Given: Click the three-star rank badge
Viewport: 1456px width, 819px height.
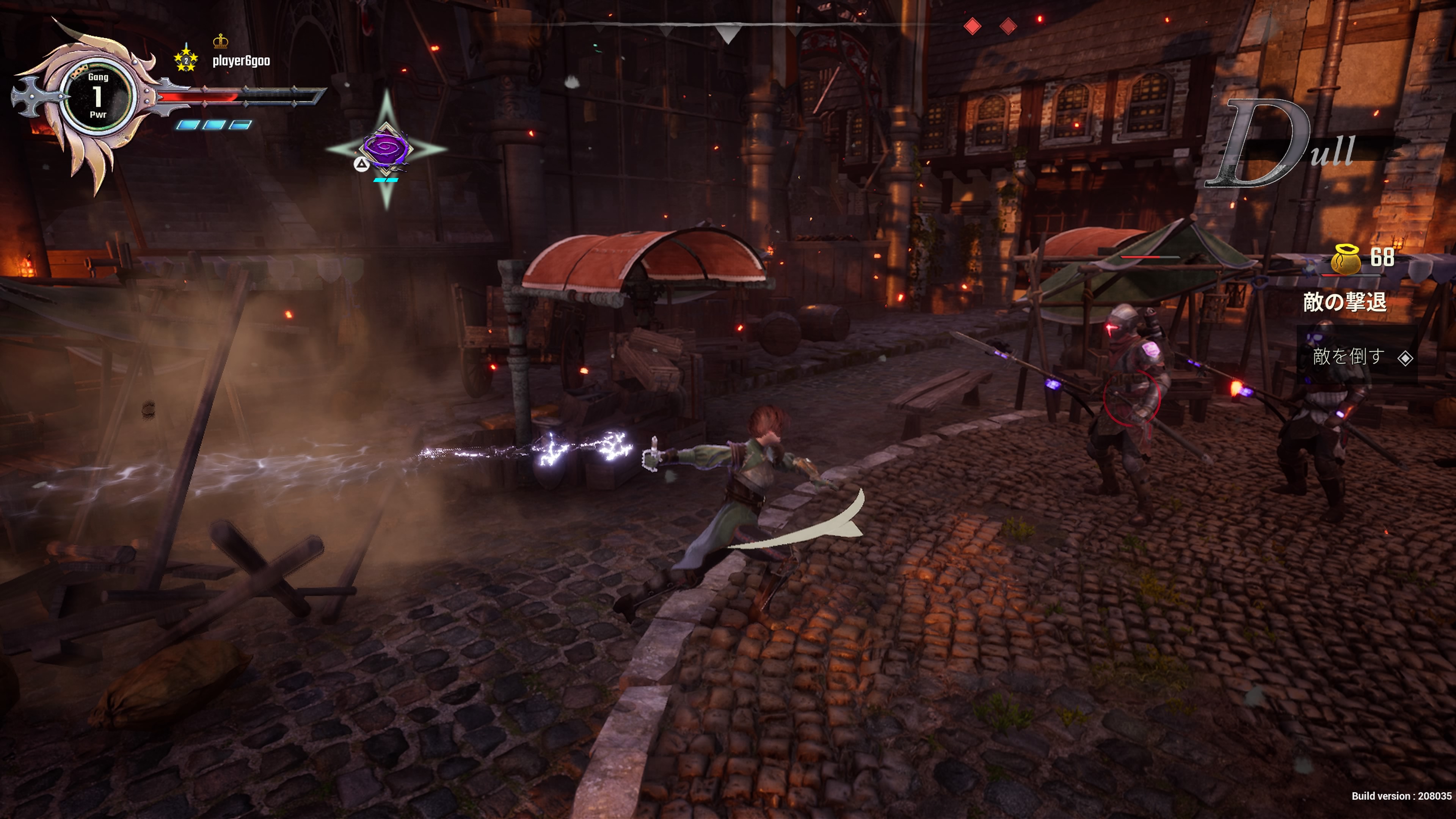Looking at the screenshot, I should (185, 60).
